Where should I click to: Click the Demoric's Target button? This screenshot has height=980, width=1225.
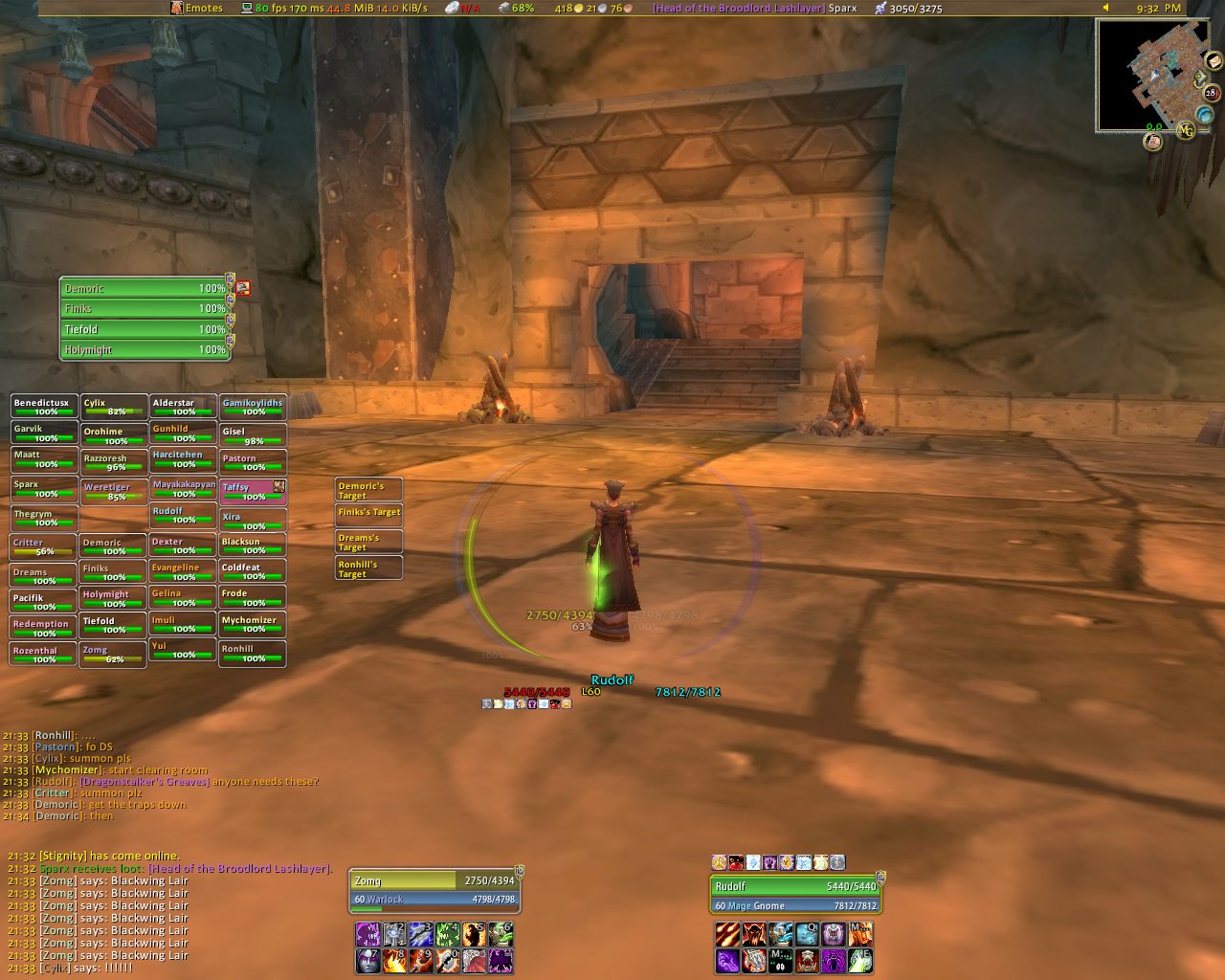368,490
